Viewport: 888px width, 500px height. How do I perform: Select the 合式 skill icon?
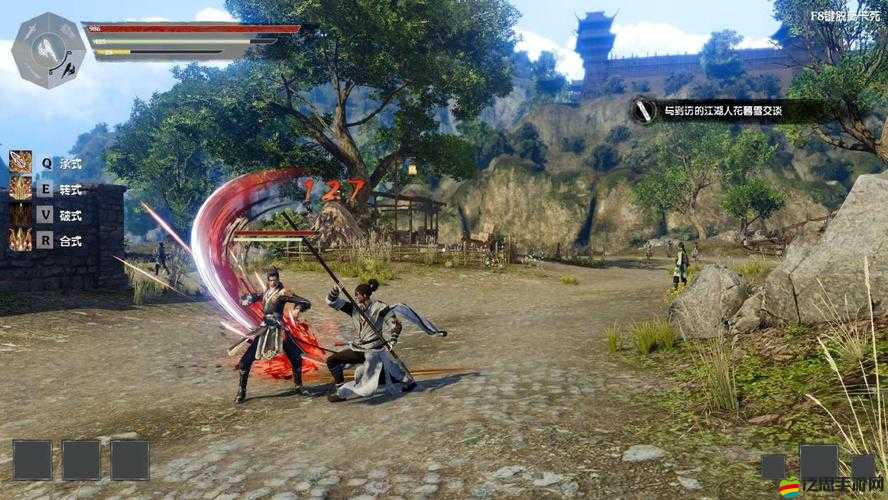pyautogui.click(x=20, y=240)
